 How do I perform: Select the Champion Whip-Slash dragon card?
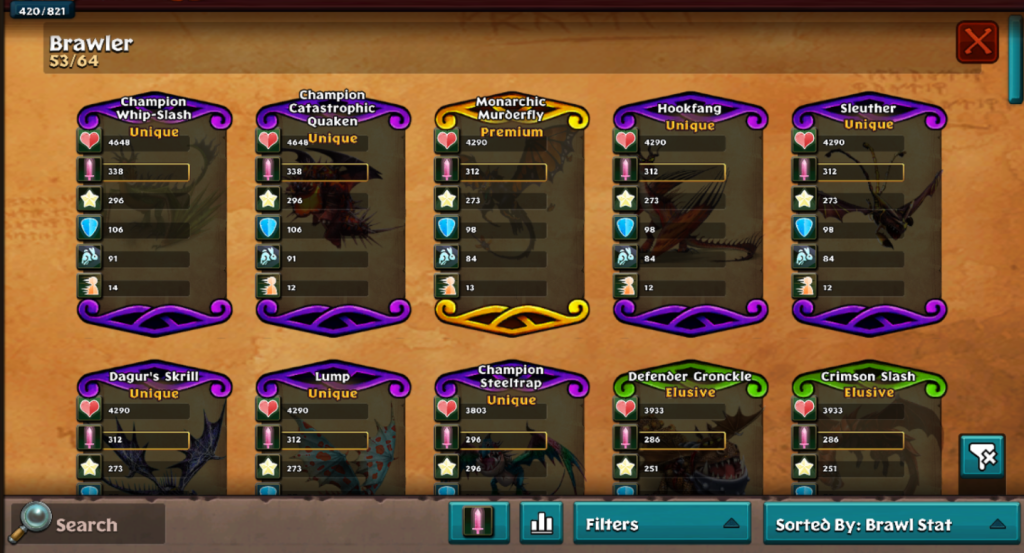(154, 213)
